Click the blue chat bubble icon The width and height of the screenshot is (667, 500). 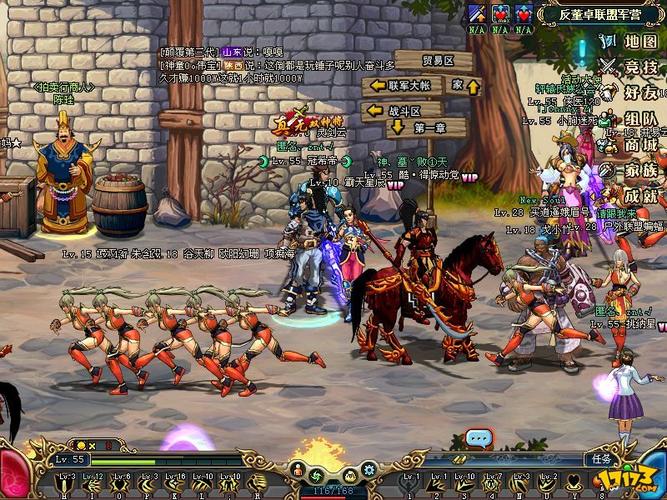[x=480, y=437]
